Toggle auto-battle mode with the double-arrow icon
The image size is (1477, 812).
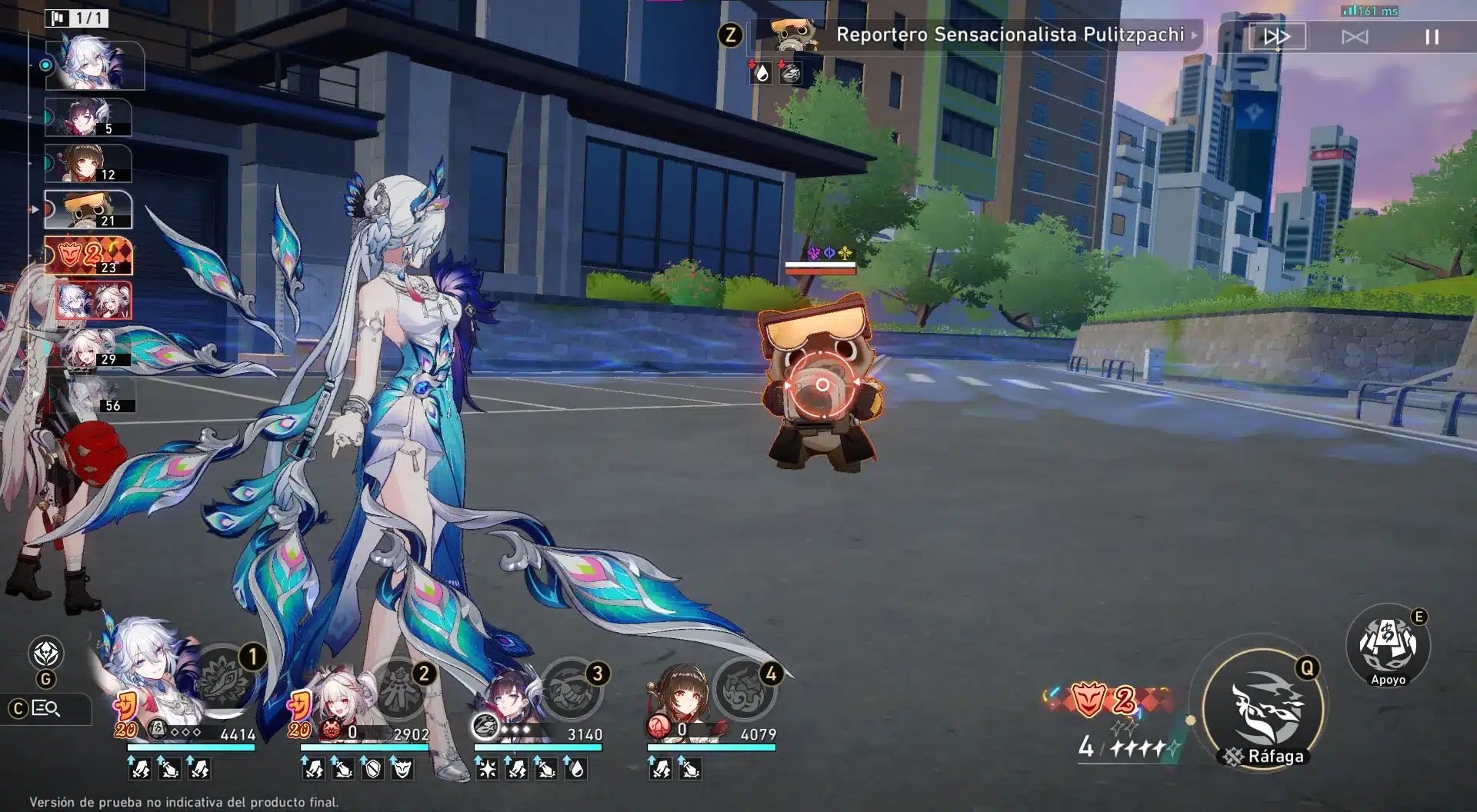point(1276,36)
